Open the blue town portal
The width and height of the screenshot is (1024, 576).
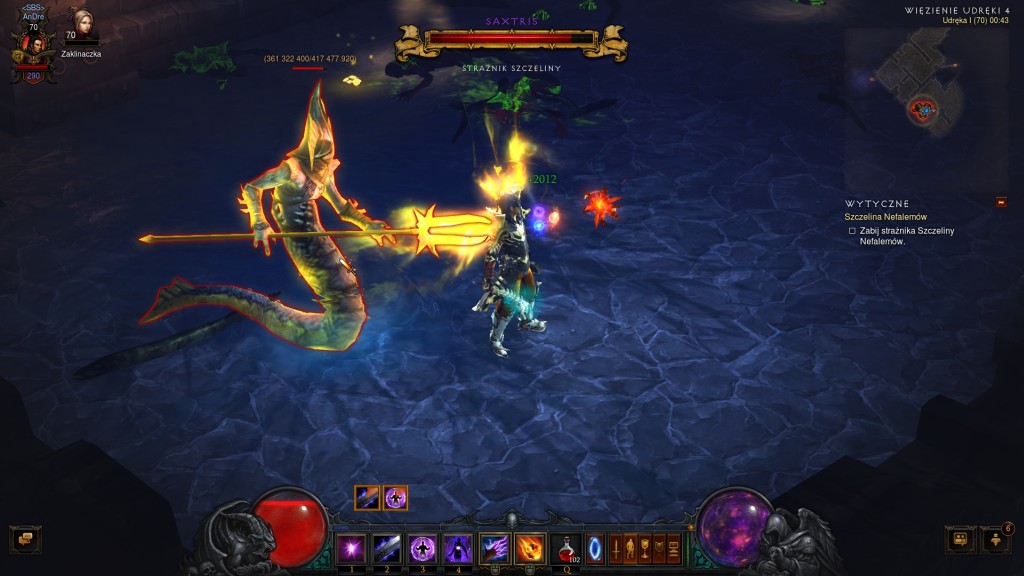(596, 548)
